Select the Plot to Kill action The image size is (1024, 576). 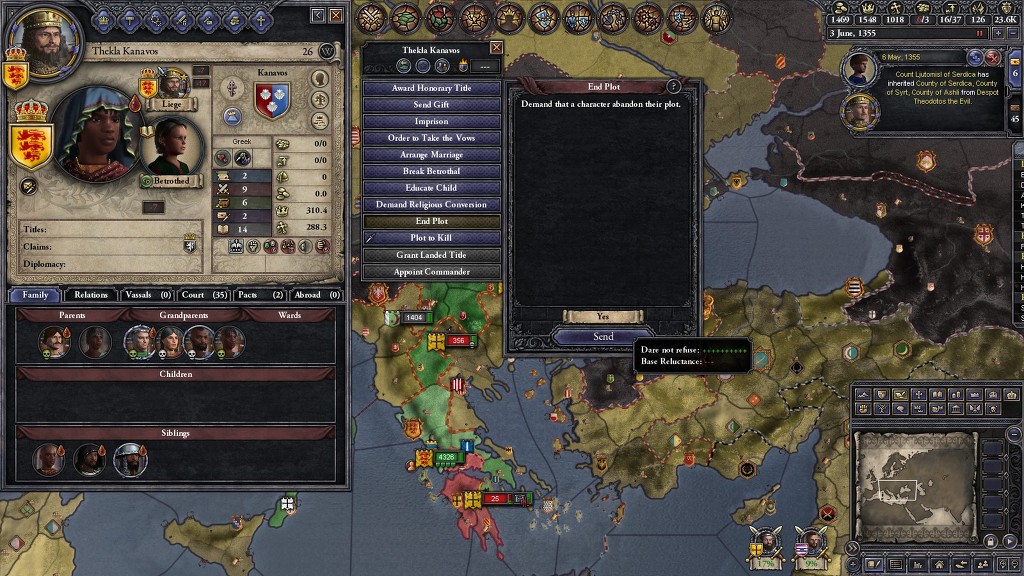click(x=431, y=238)
